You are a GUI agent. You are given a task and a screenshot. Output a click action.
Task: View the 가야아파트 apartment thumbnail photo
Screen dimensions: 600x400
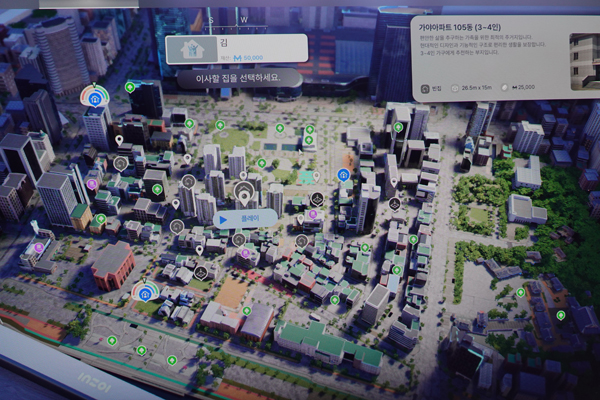(582, 58)
